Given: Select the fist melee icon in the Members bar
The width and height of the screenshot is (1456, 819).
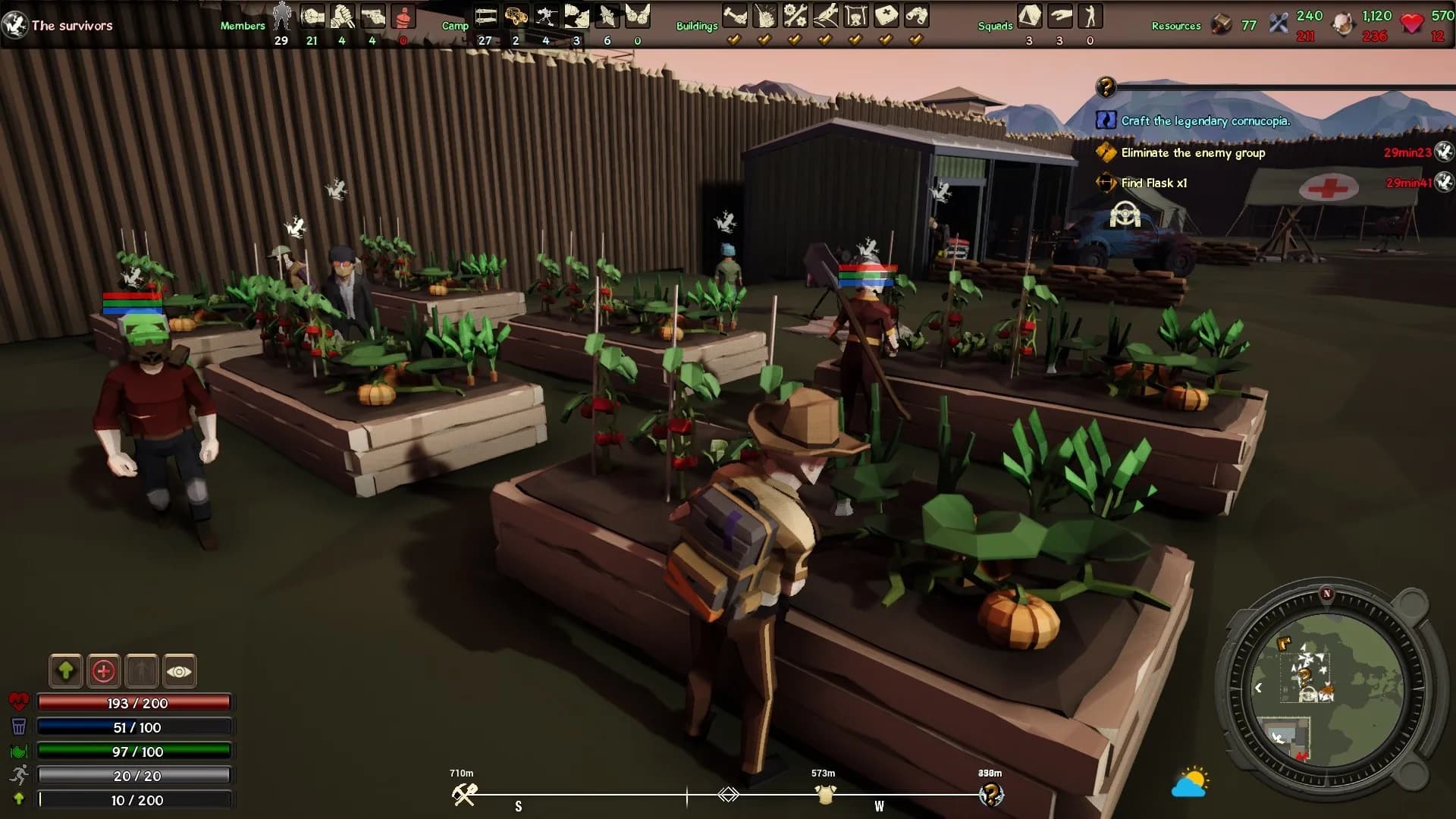Looking at the screenshot, I should point(312,15).
